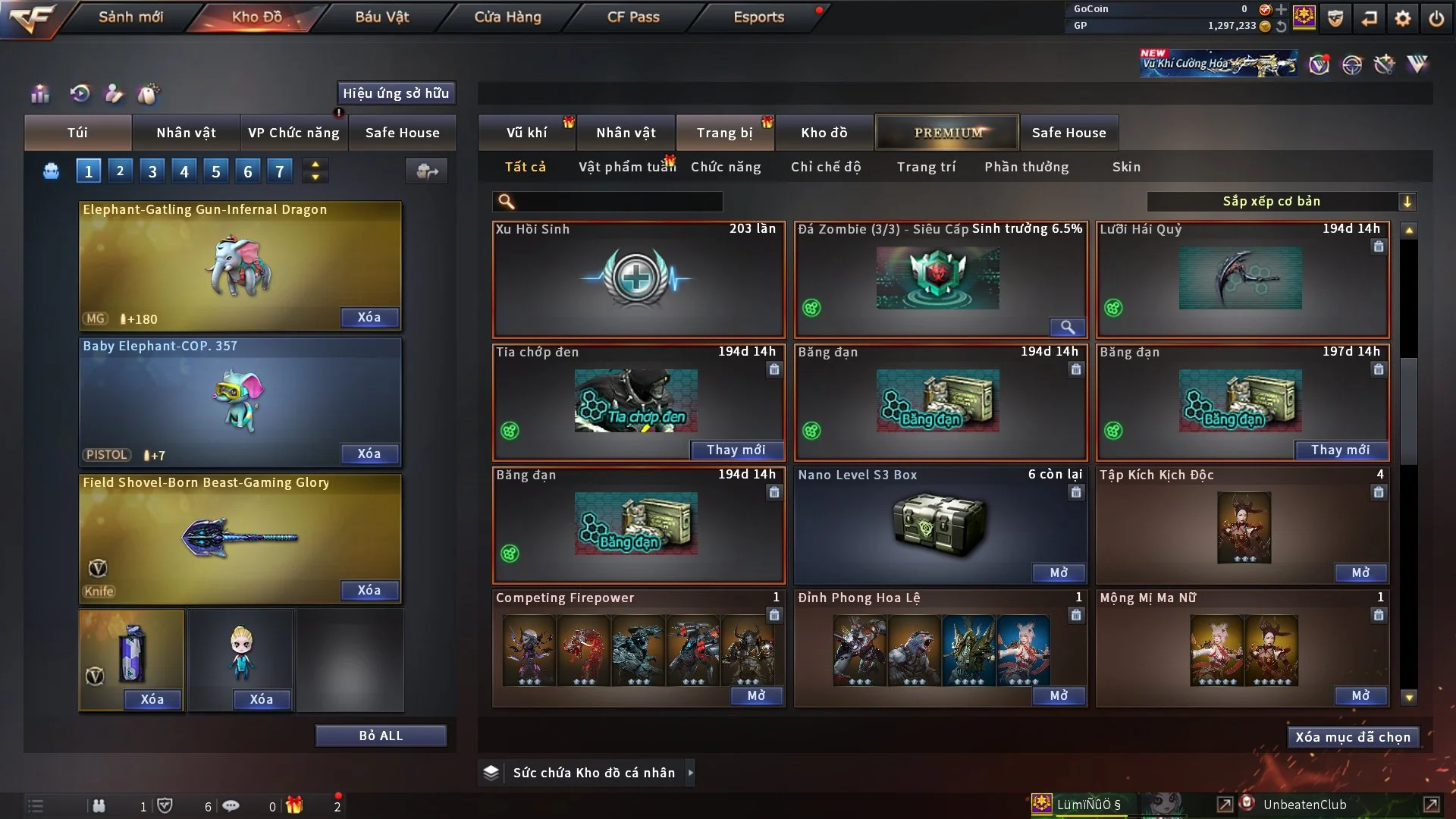The width and height of the screenshot is (1456, 819).
Task: Renew the Tia chớp đen item
Action: tap(736, 450)
